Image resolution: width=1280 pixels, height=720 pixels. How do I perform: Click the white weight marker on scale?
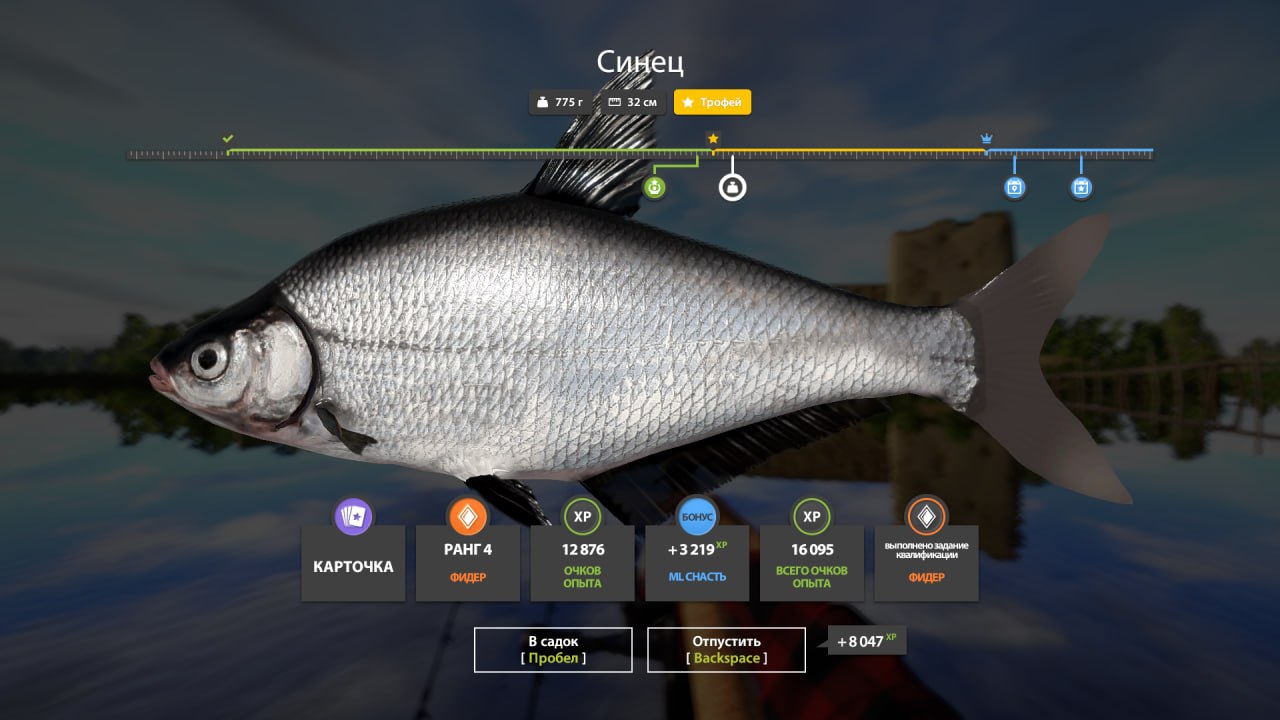point(733,187)
